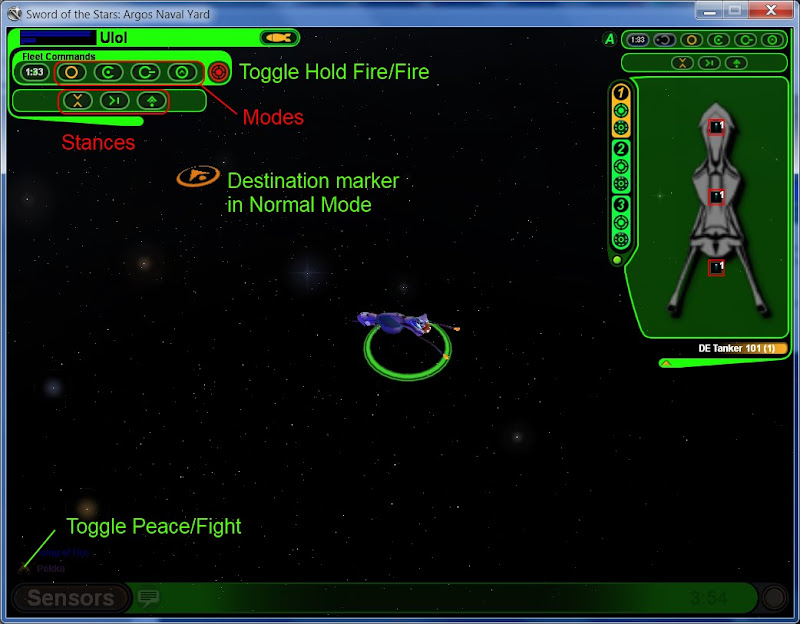
Task: Click the round button beside bottom timer
Action: [x=773, y=598]
